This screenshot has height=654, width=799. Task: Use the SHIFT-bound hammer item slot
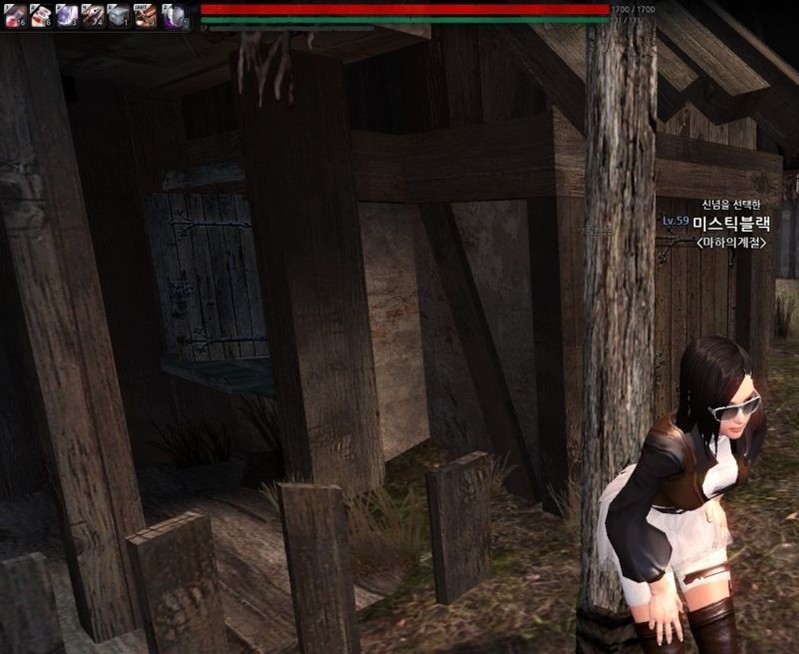tap(145, 15)
